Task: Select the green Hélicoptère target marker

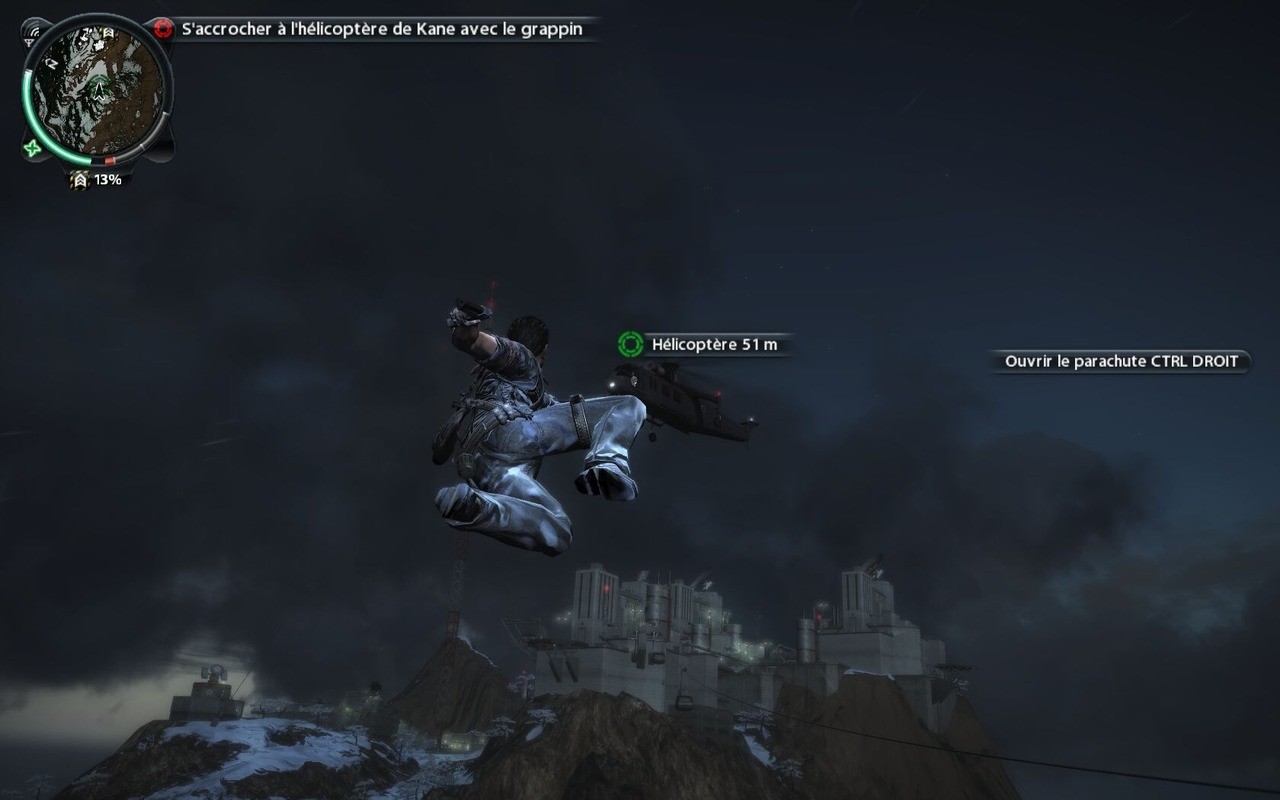Action: point(630,345)
